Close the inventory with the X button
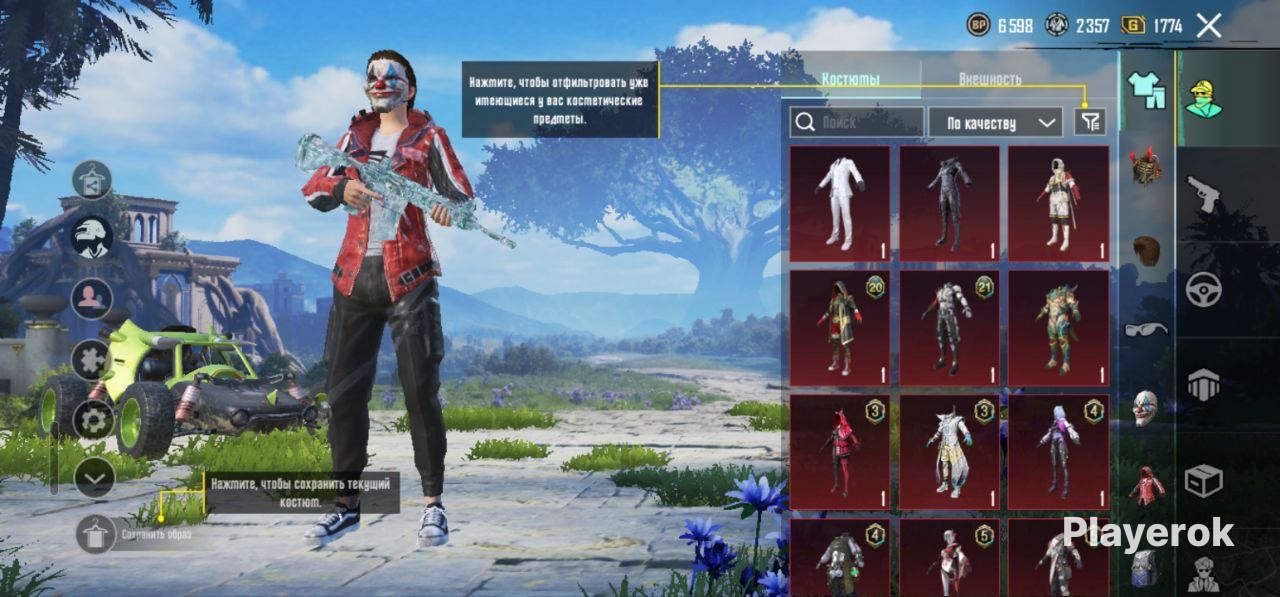Image resolution: width=1280 pixels, height=597 pixels. pyautogui.click(x=1209, y=26)
